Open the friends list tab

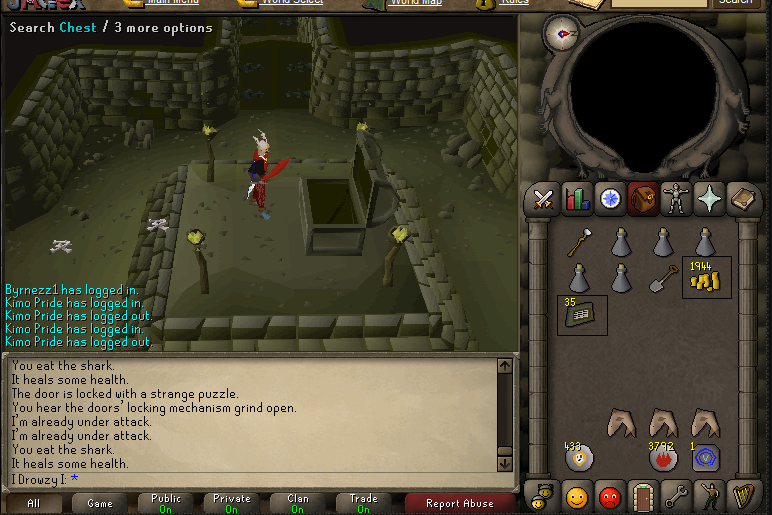576,496
